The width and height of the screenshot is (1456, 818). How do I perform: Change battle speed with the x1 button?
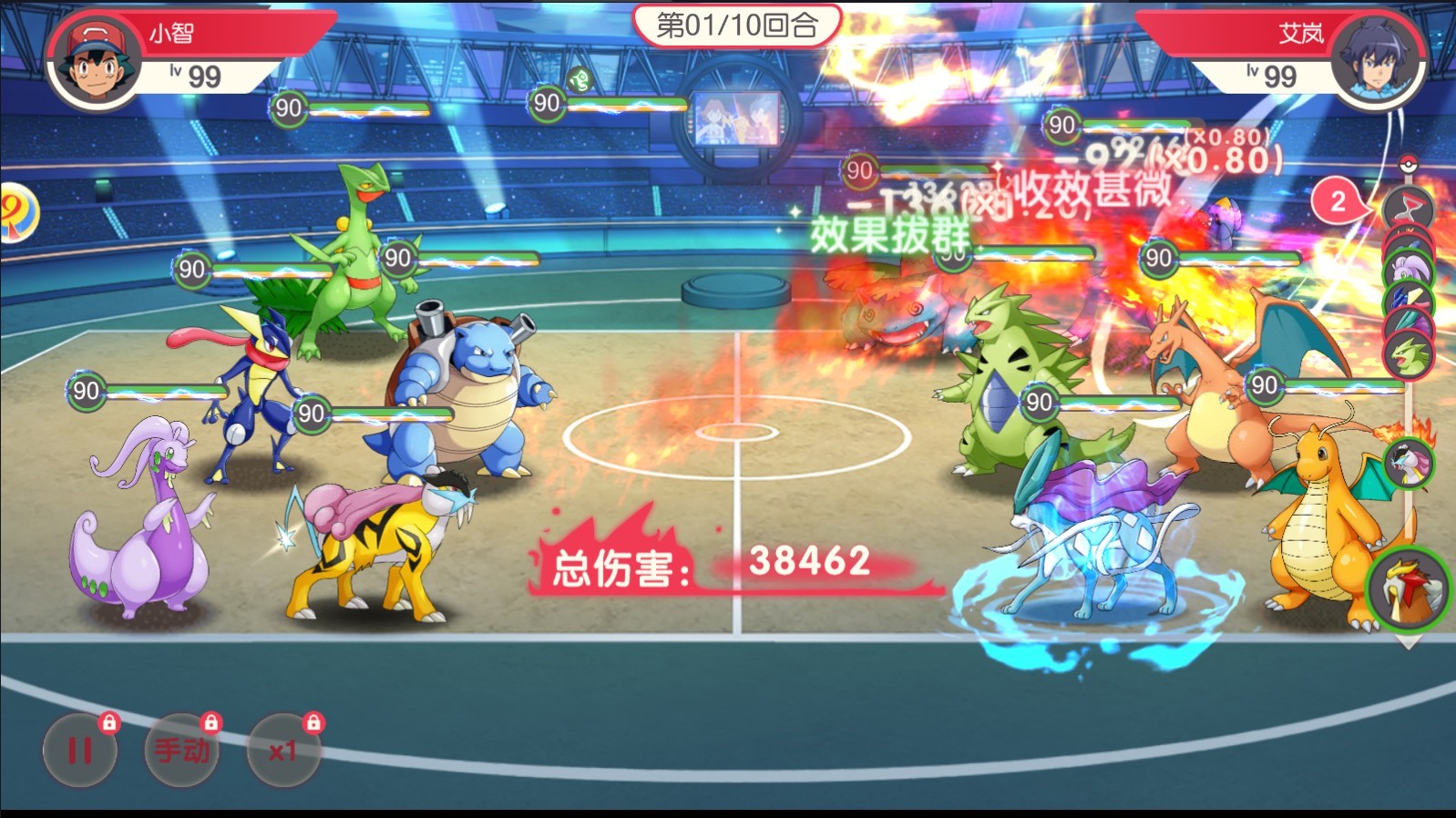pyautogui.click(x=283, y=751)
